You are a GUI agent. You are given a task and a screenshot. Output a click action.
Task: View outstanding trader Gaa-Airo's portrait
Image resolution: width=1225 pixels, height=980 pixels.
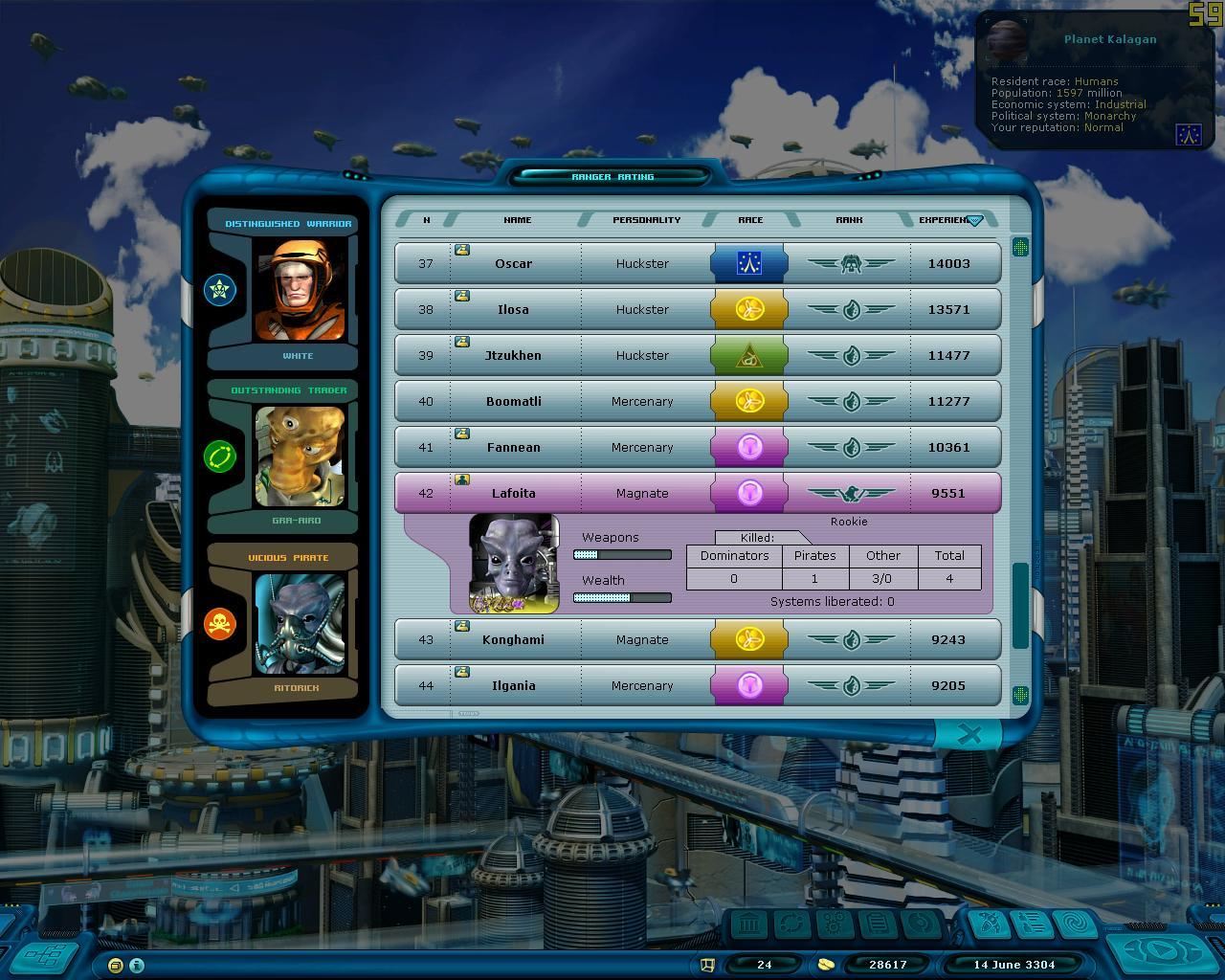click(x=300, y=457)
